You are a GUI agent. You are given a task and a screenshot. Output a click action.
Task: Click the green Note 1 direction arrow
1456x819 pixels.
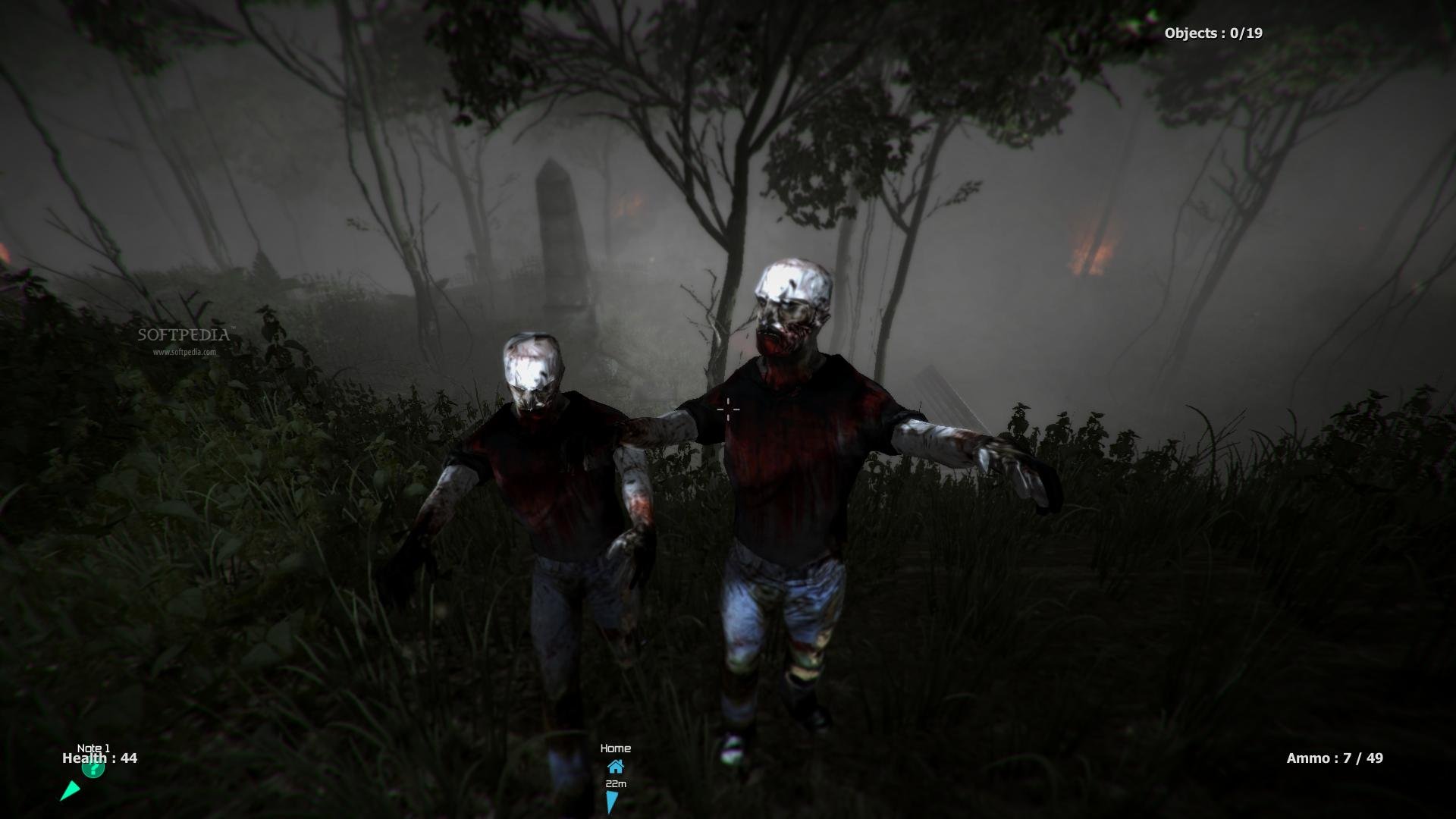click(70, 791)
